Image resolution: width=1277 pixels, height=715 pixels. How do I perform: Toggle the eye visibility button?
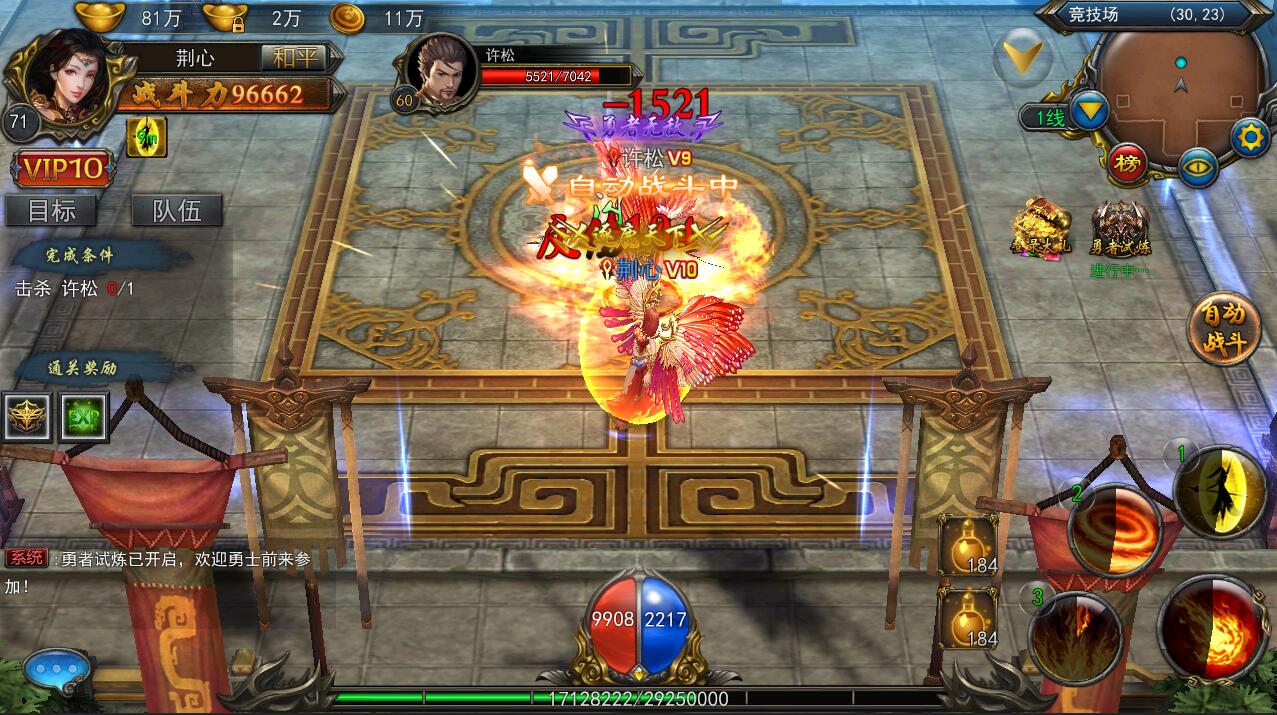click(x=1198, y=166)
